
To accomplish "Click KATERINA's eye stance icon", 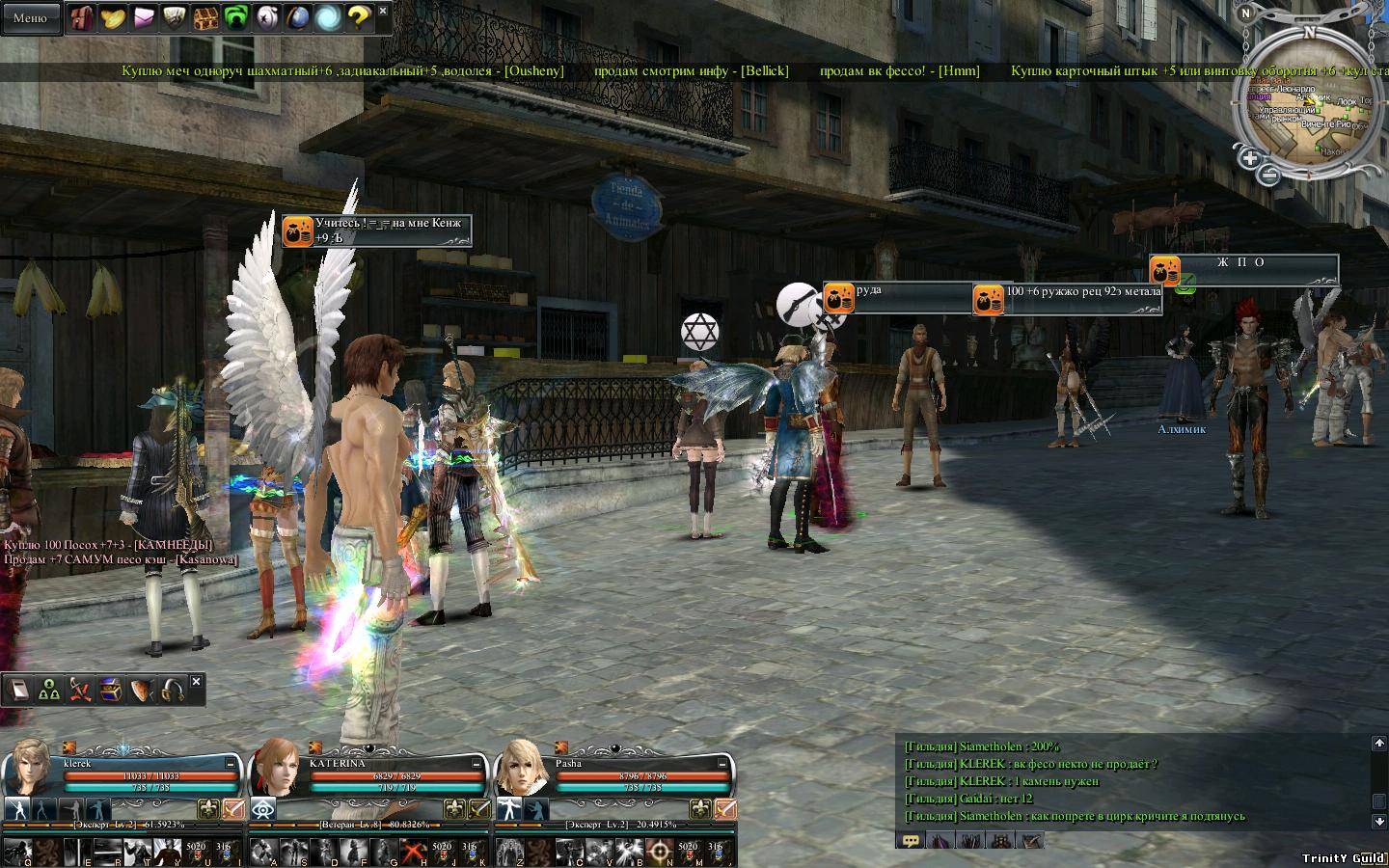I will [x=262, y=809].
